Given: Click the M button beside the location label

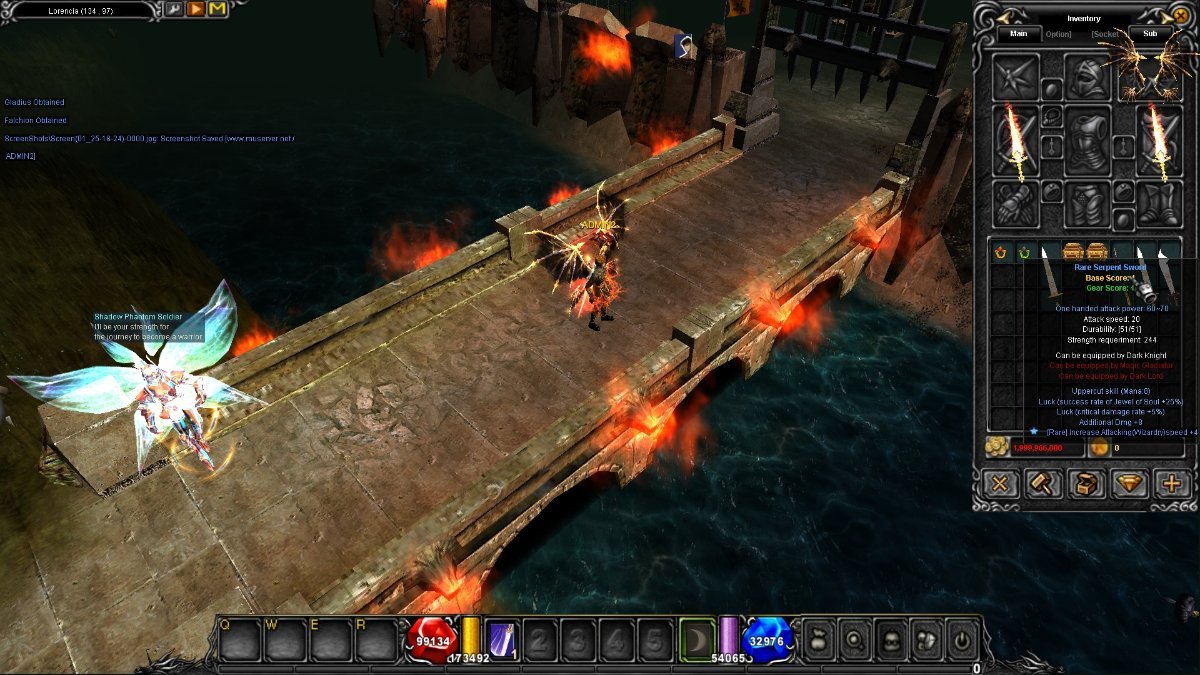Looking at the screenshot, I should 217,9.
